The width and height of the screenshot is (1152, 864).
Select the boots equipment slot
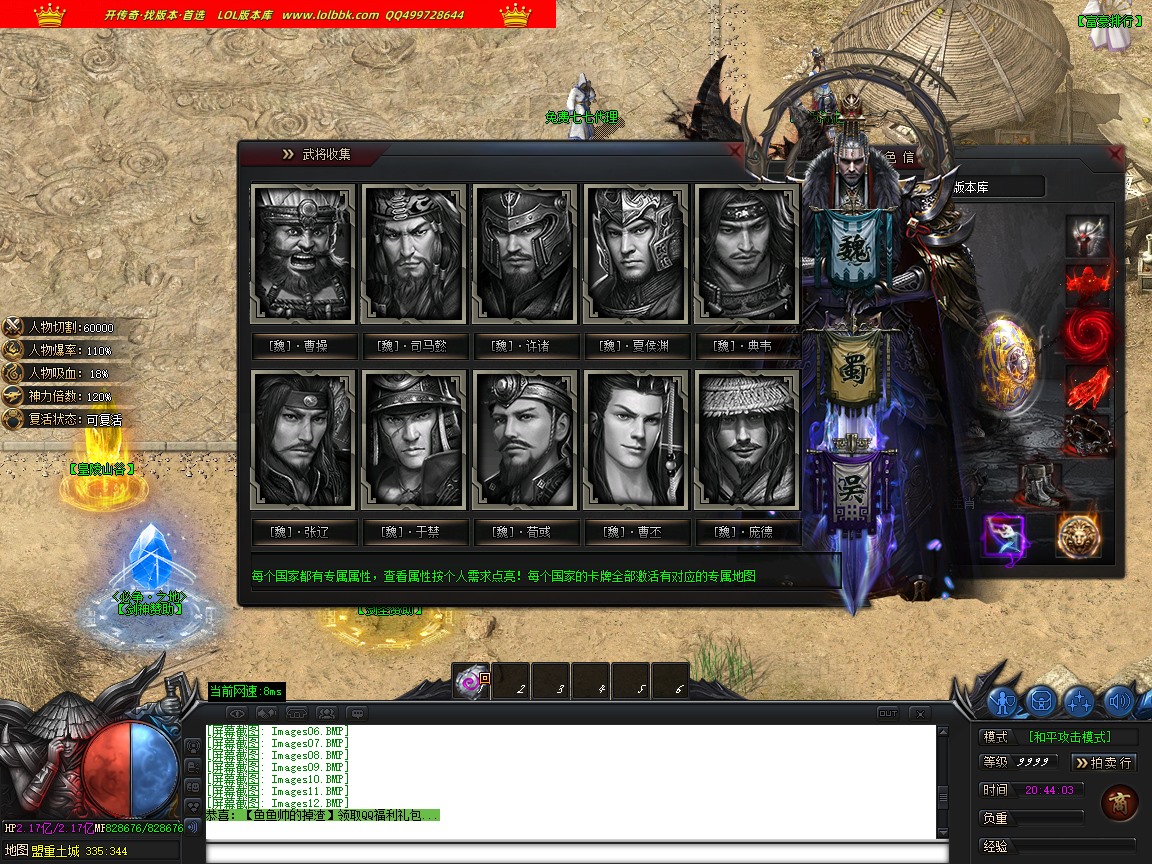pos(1040,485)
